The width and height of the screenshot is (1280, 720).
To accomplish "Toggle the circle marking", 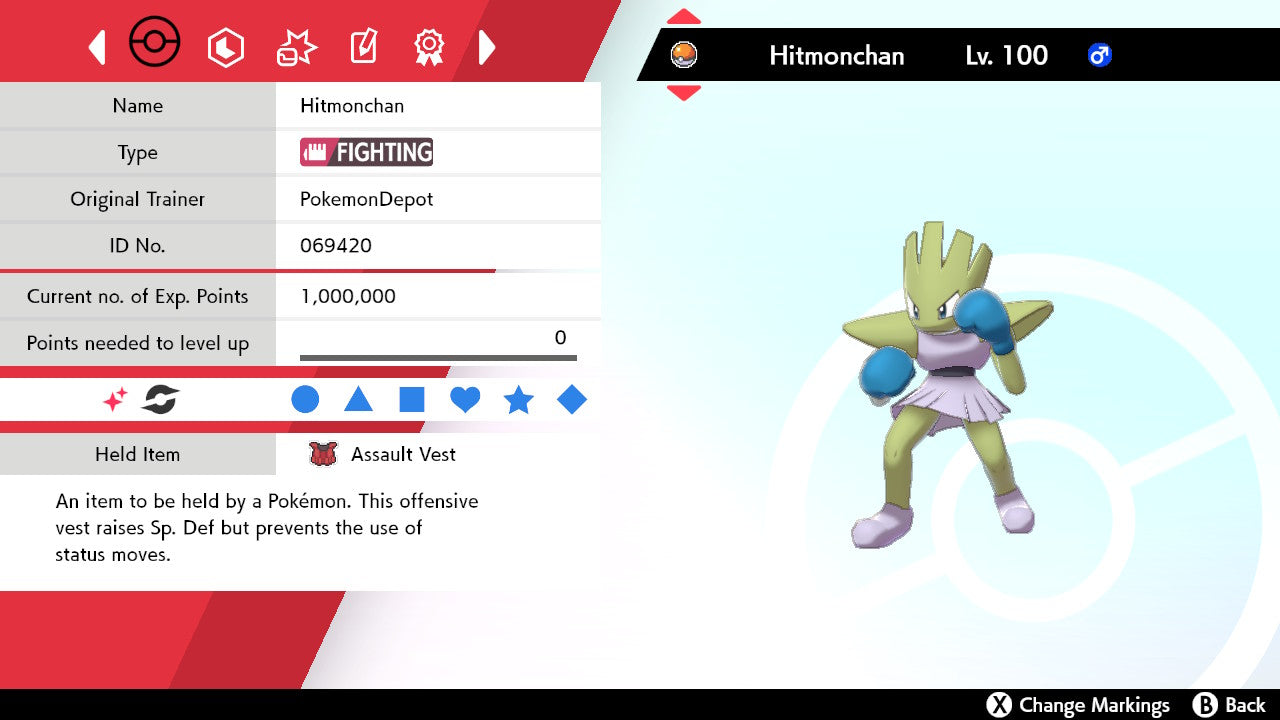I will click(305, 400).
